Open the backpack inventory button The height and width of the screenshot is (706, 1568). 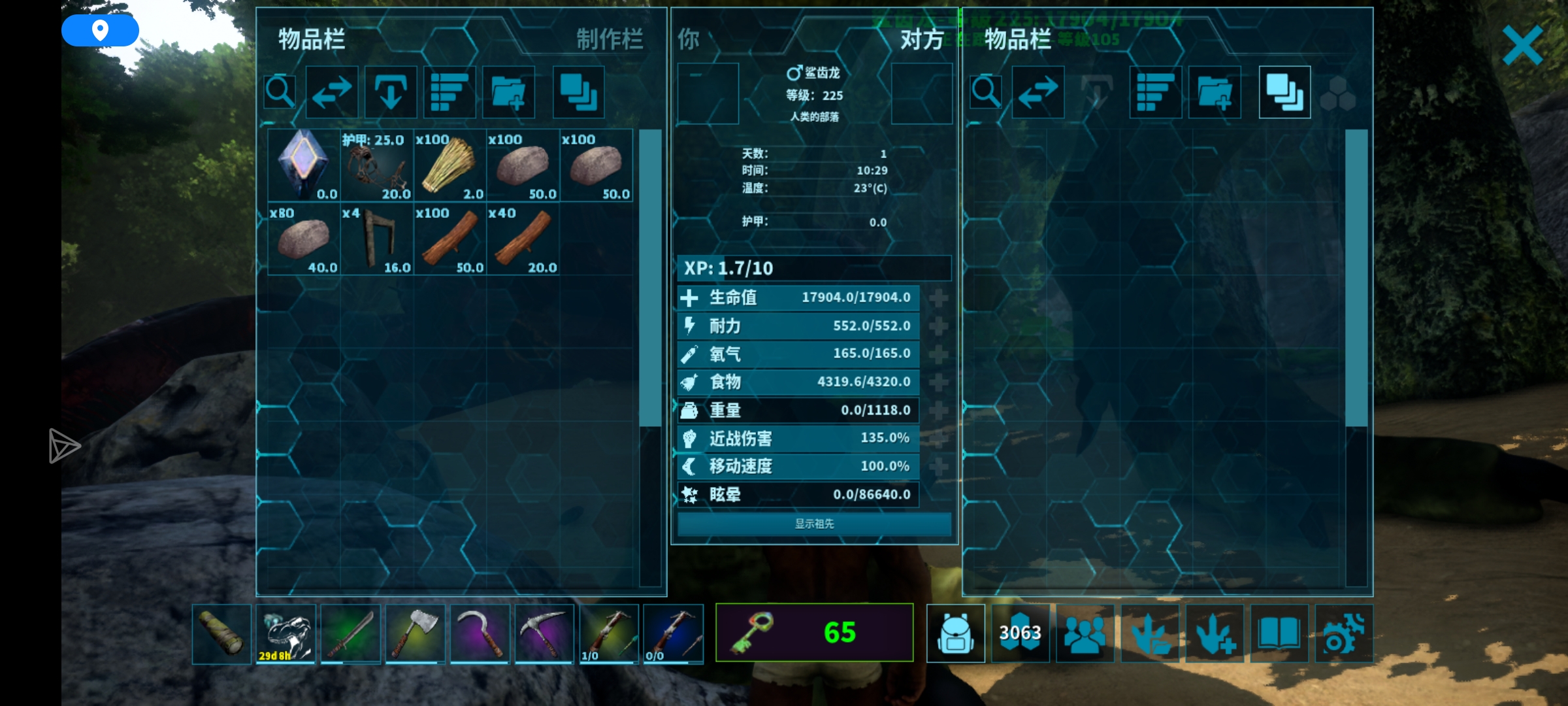click(955, 633)
